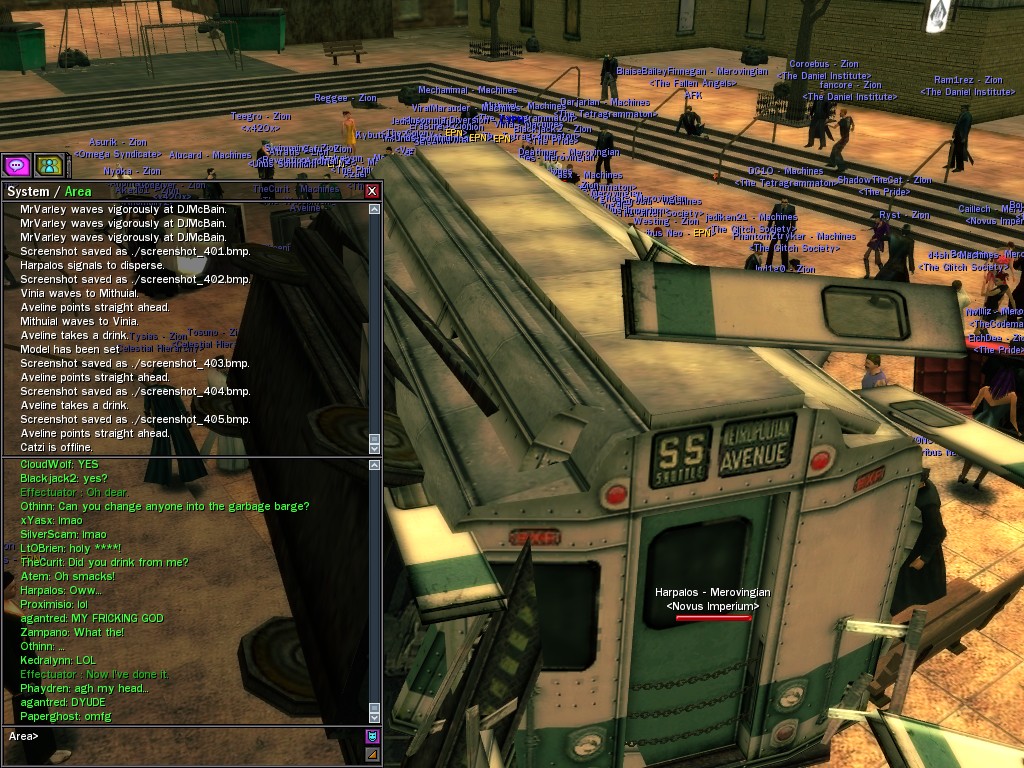Select the green Area label in chat header
The height and width of the screenshot is (768, 1024).
(78, 191)
